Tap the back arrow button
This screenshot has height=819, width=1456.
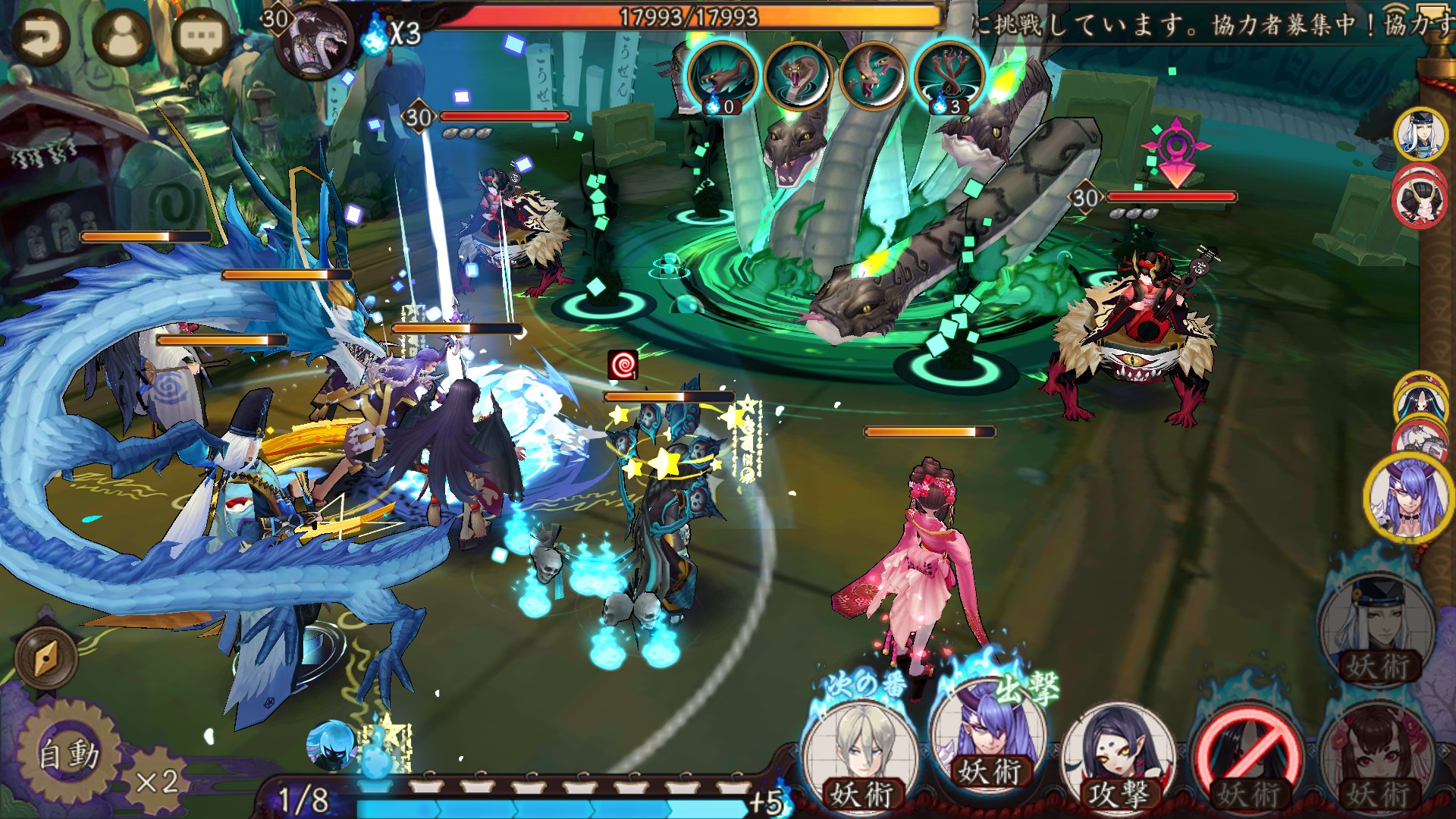click(40, 38)
